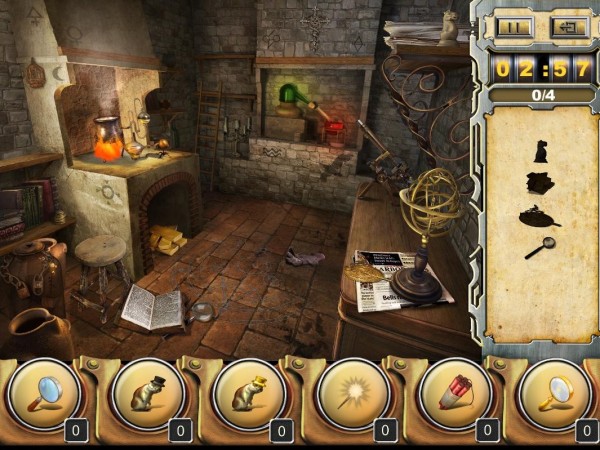The width and height of the screenshot is (600, 450).
Task: Use the sparkling magic wand power-up
Action: tap(352, 394)
